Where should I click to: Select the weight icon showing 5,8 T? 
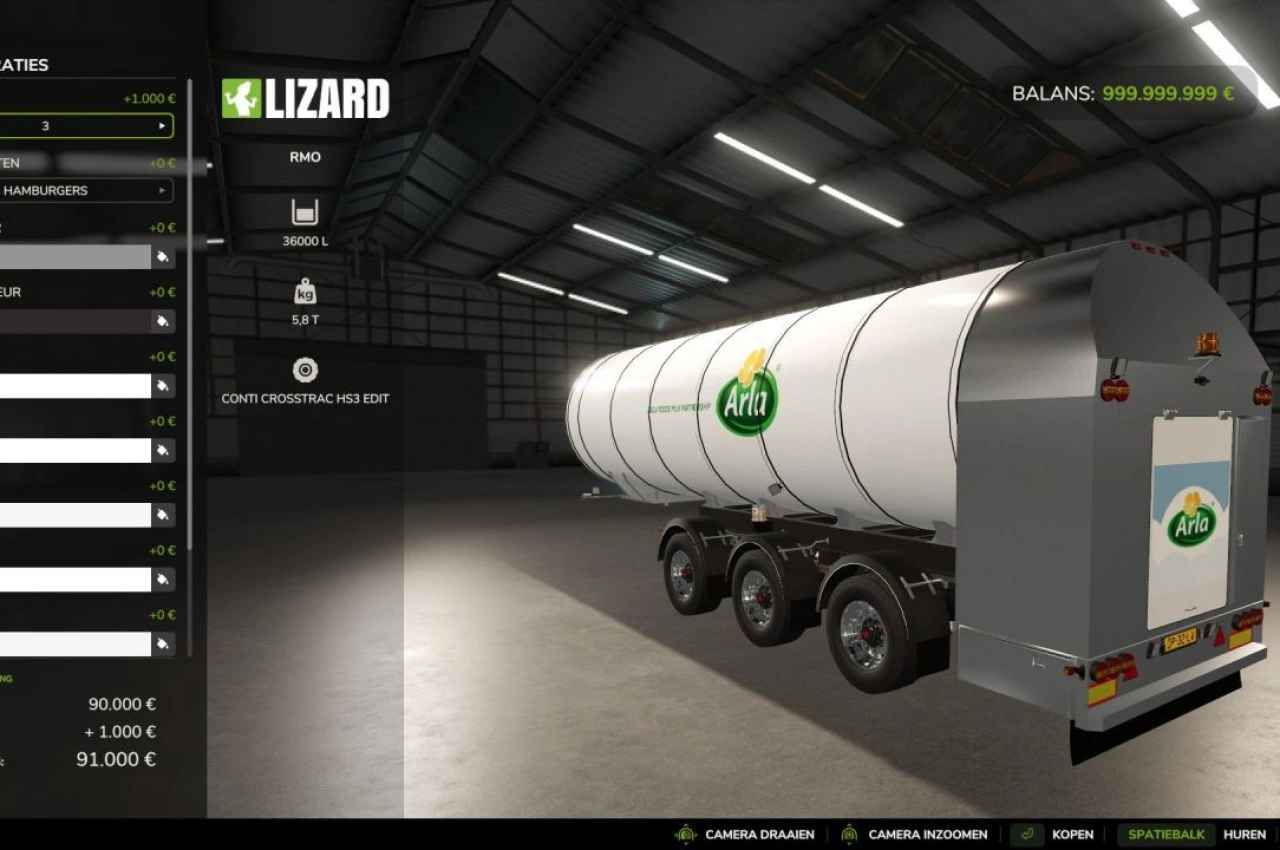pyautogui.click(x=304, y=294)
